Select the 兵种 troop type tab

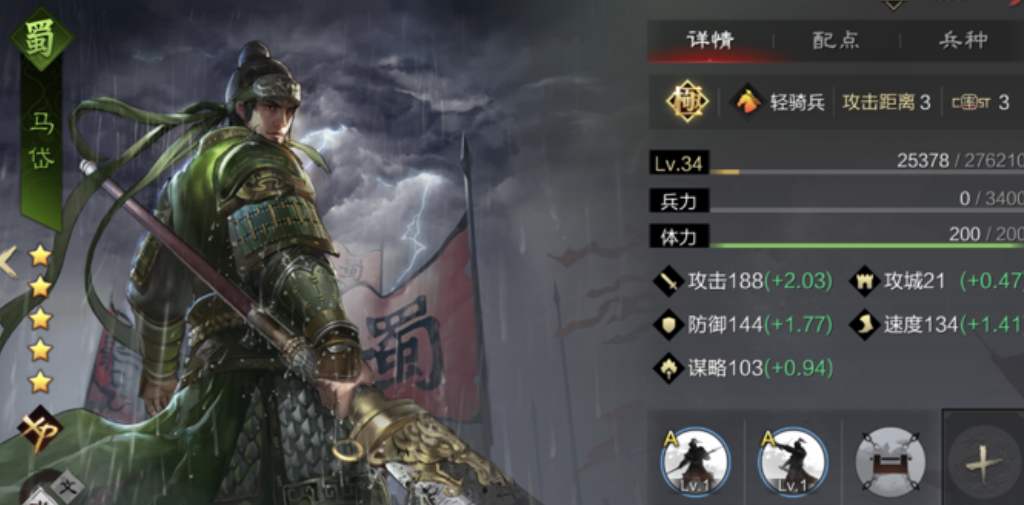click(x=962, y=41)
